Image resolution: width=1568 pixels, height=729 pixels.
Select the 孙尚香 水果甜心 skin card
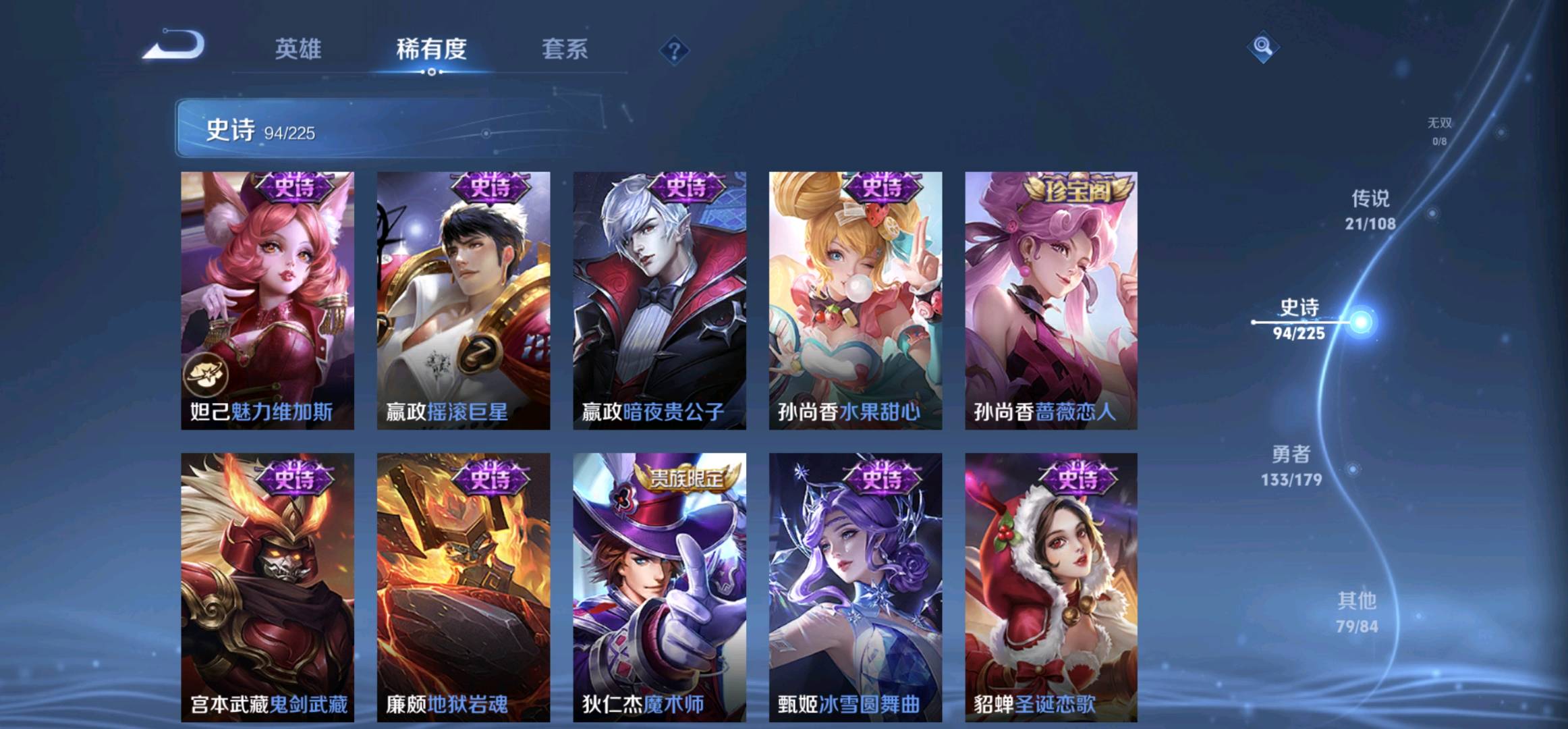tap(856, 300)
